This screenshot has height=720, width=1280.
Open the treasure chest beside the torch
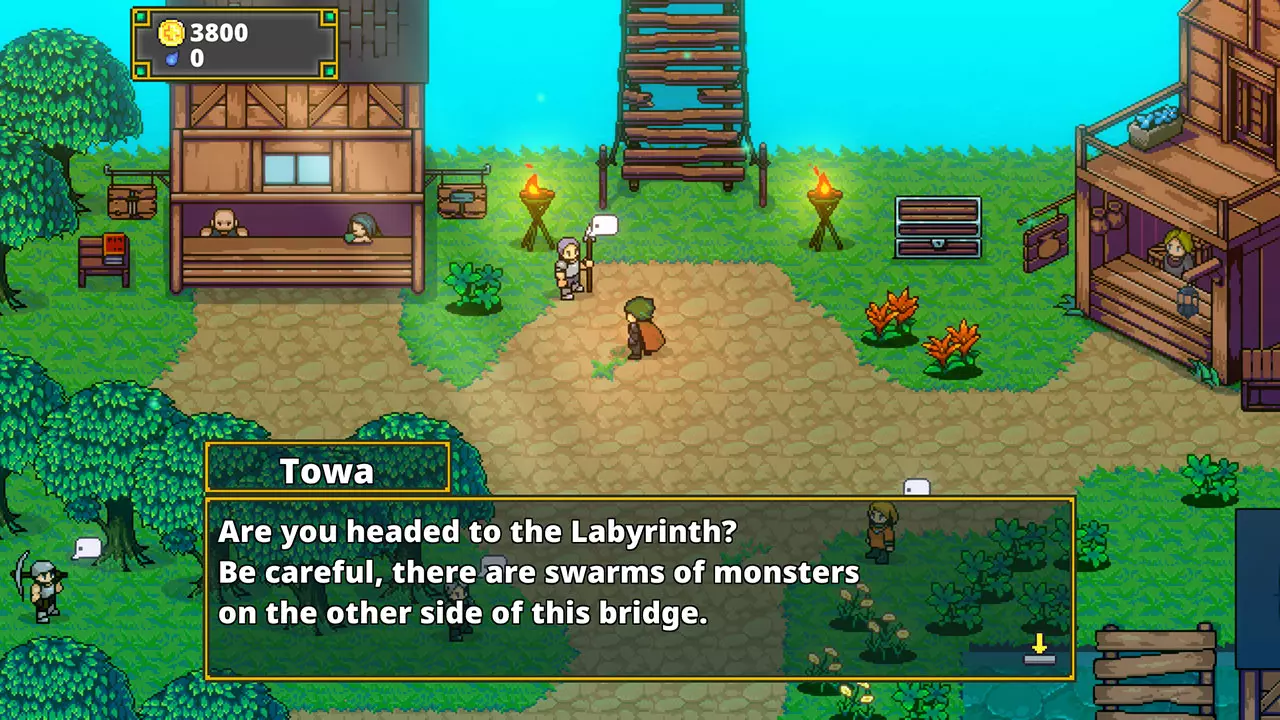tap(937, 228)
